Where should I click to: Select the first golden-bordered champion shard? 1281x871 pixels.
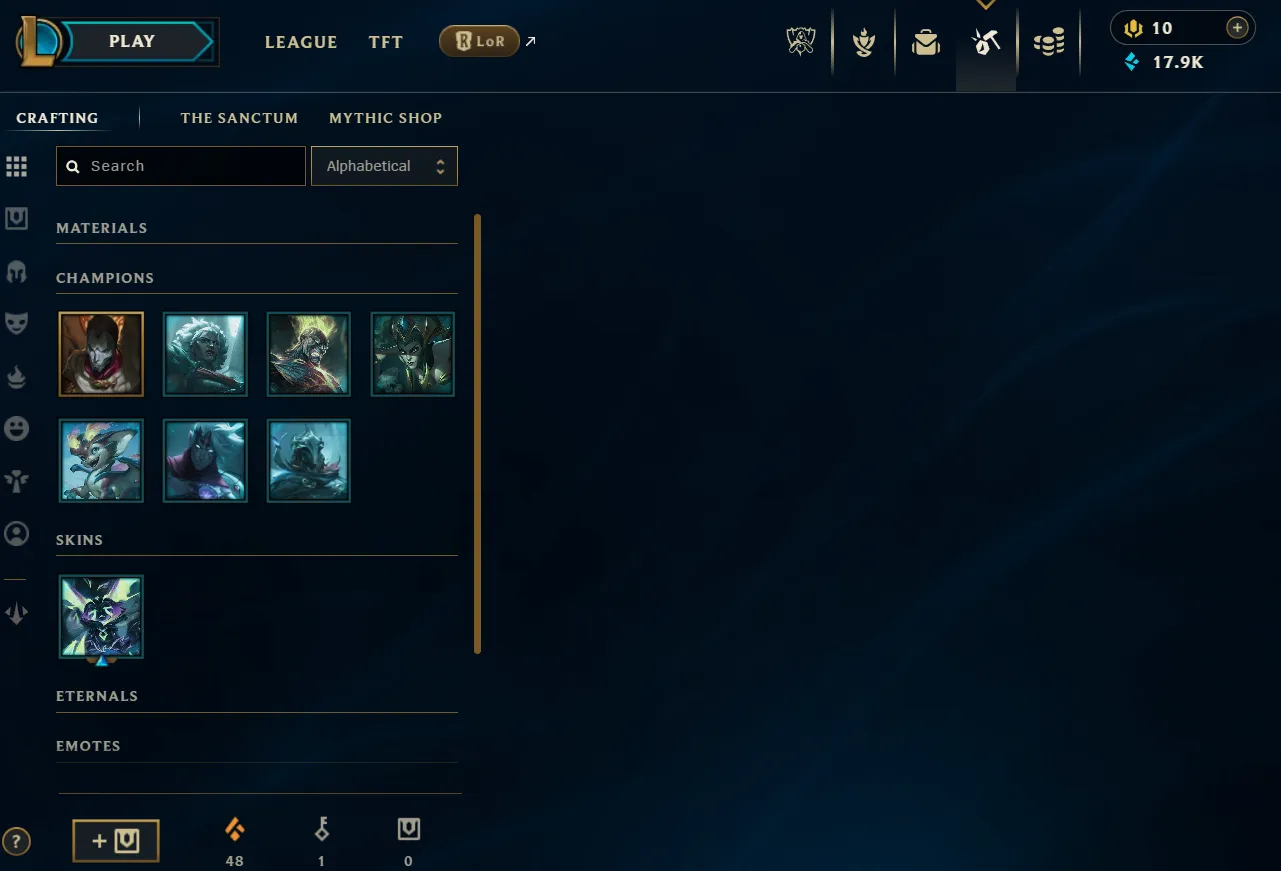click(x=100, y=354)
